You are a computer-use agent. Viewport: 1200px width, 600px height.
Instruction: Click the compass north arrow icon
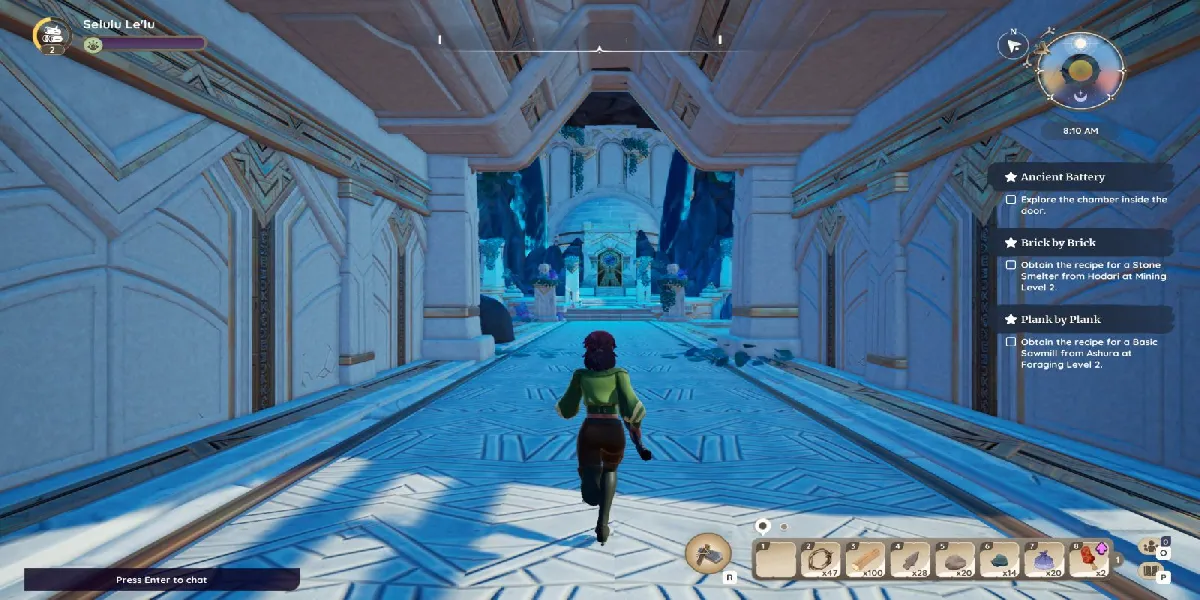(x=1014, y=45)
